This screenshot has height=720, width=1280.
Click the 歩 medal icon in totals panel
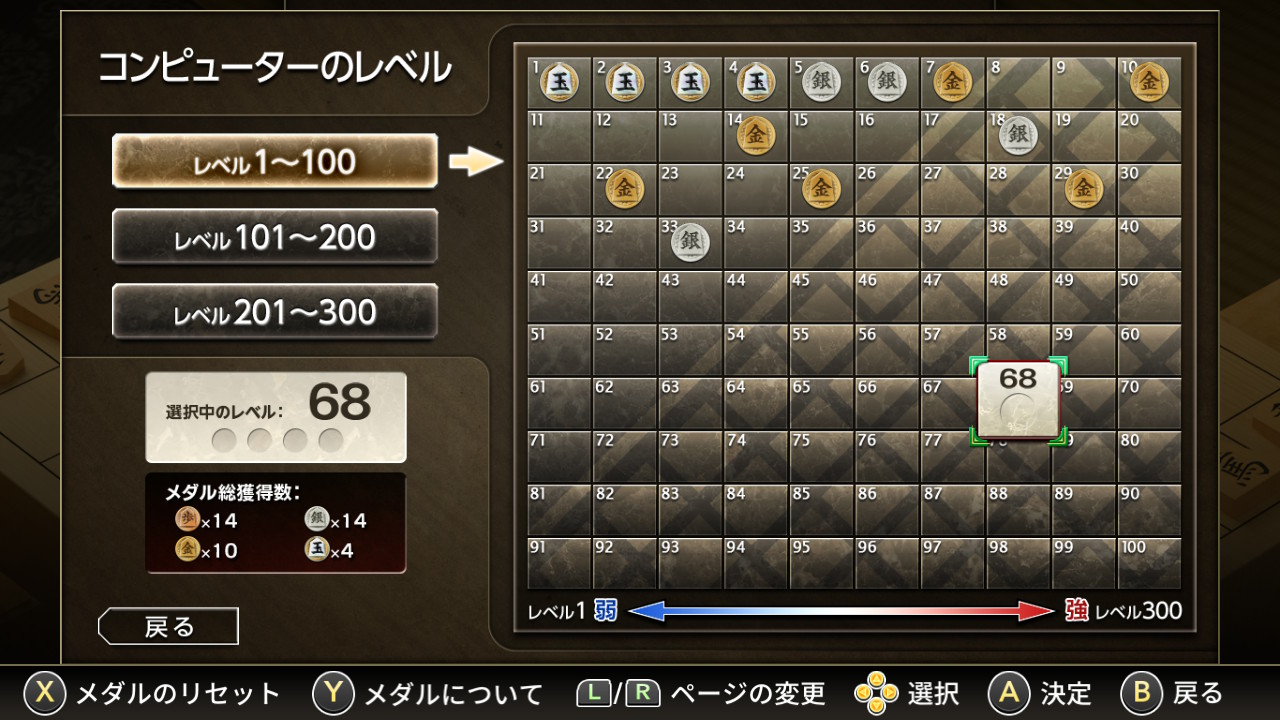click(x=186, y=520)
